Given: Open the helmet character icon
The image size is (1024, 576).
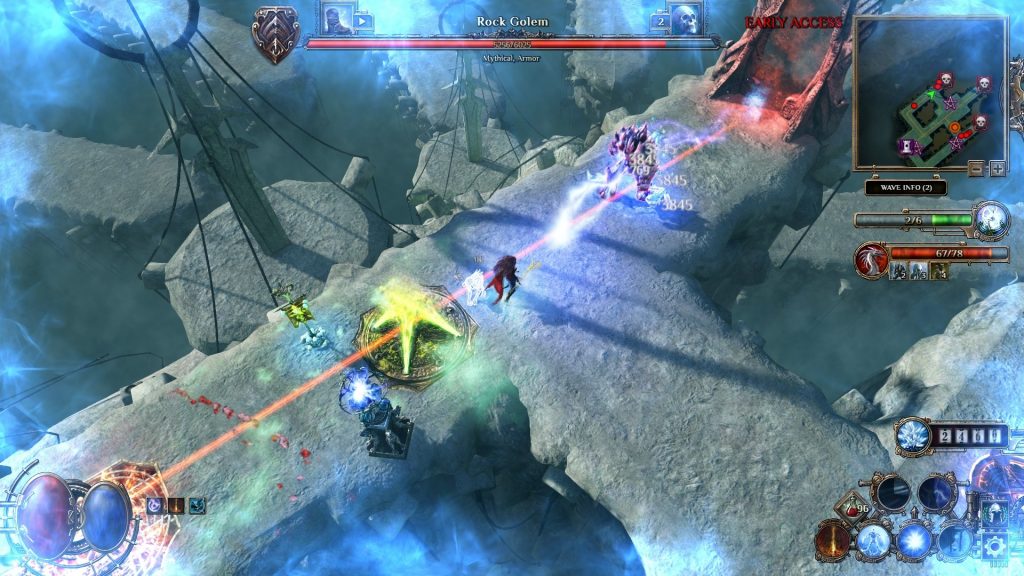Looking at the screenshot, I should pos(994,513).
